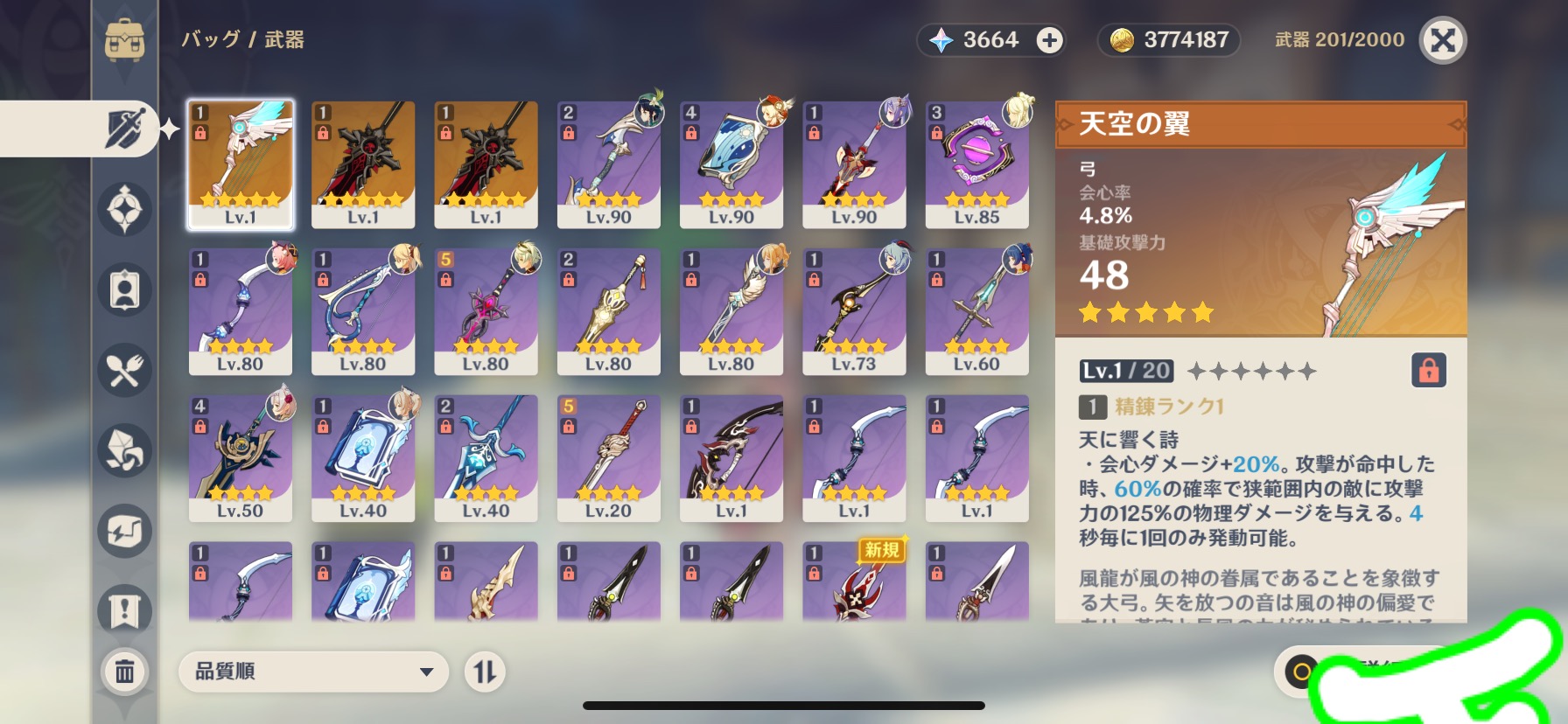This screenshot has width=1568, height=724.
Task: Pick the weapon marked 新規
Action: coord(854,581)
